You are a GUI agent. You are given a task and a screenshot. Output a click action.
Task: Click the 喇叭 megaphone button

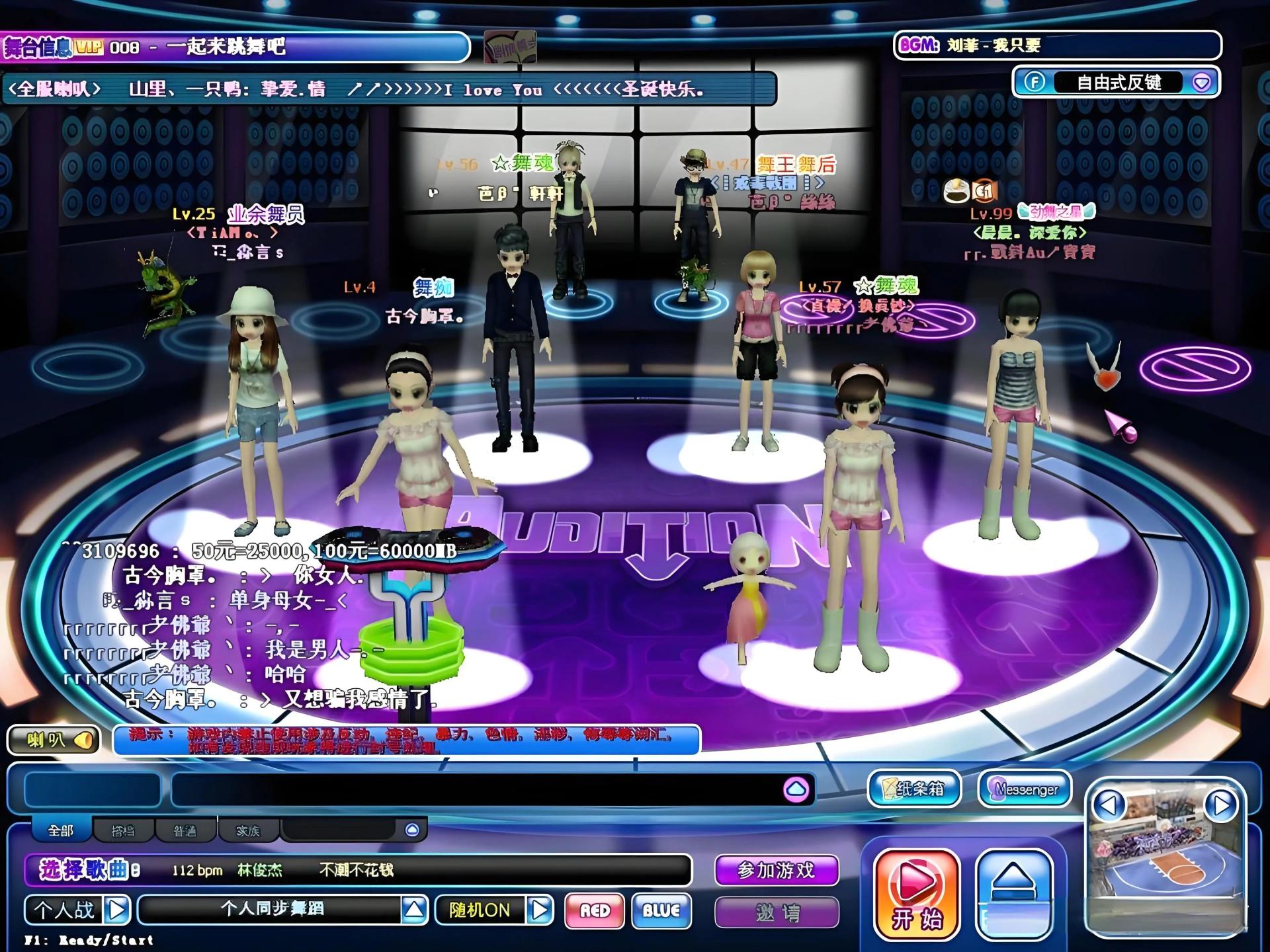[53, 740]
